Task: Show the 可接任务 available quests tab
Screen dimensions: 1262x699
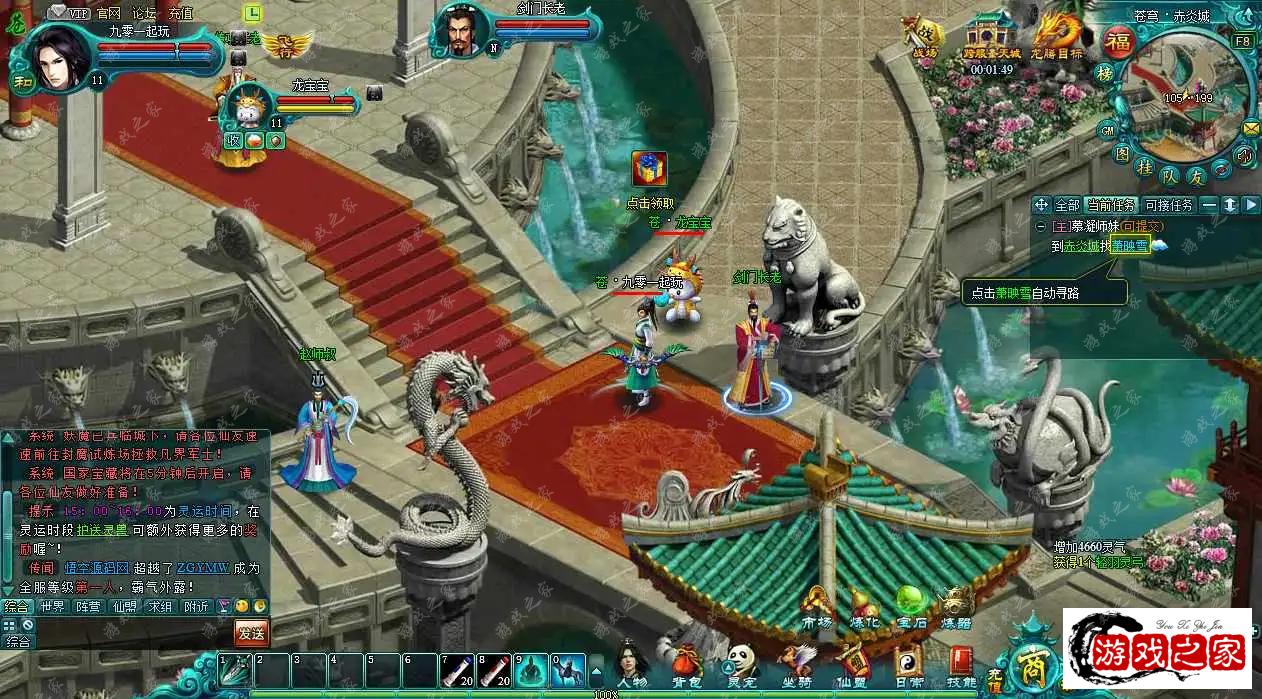Action: 1169,205
